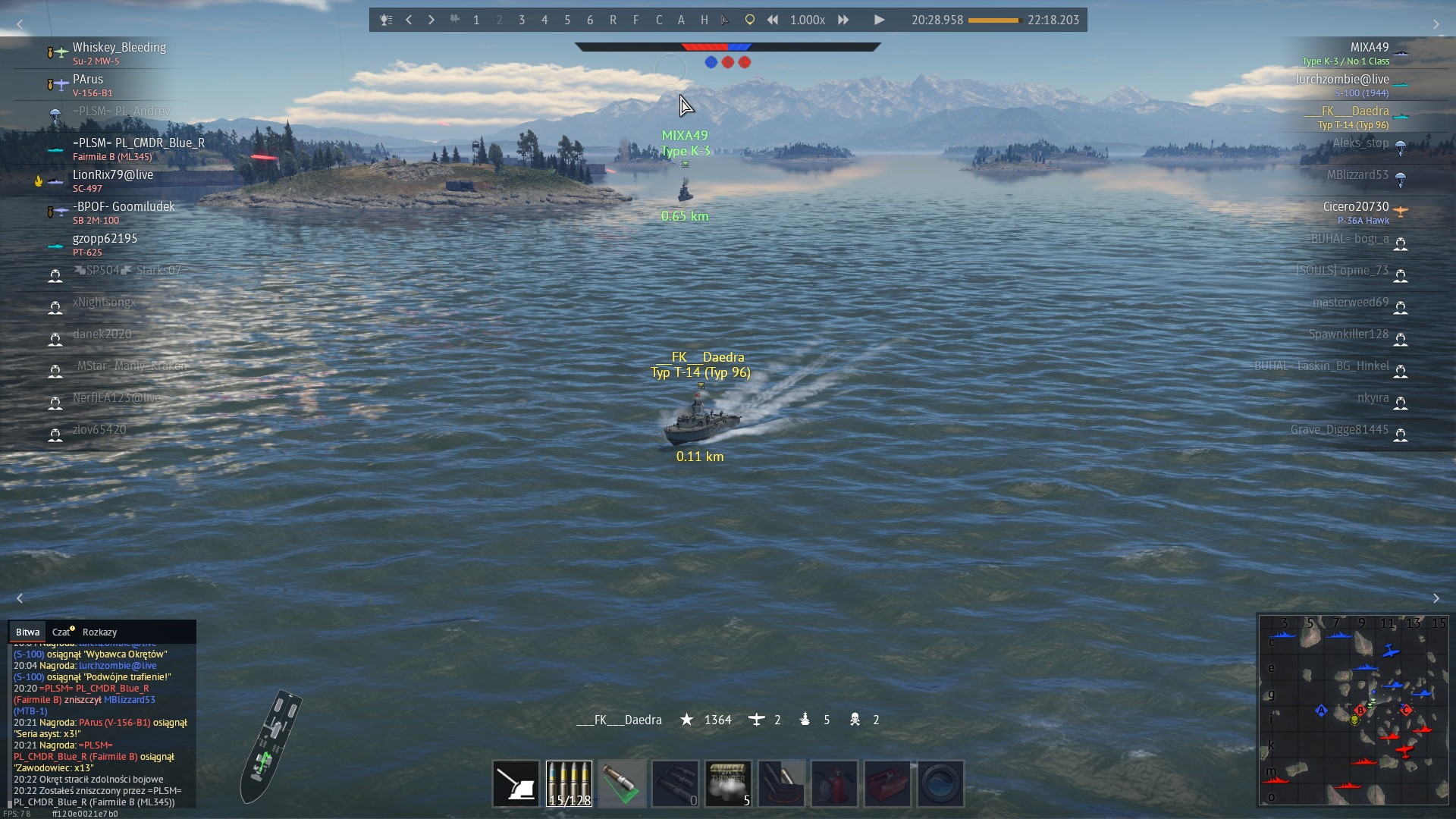Choose the 15/128 ammunition belt slot
This screenshot has width=1456, height=819.
coord(569,783)
